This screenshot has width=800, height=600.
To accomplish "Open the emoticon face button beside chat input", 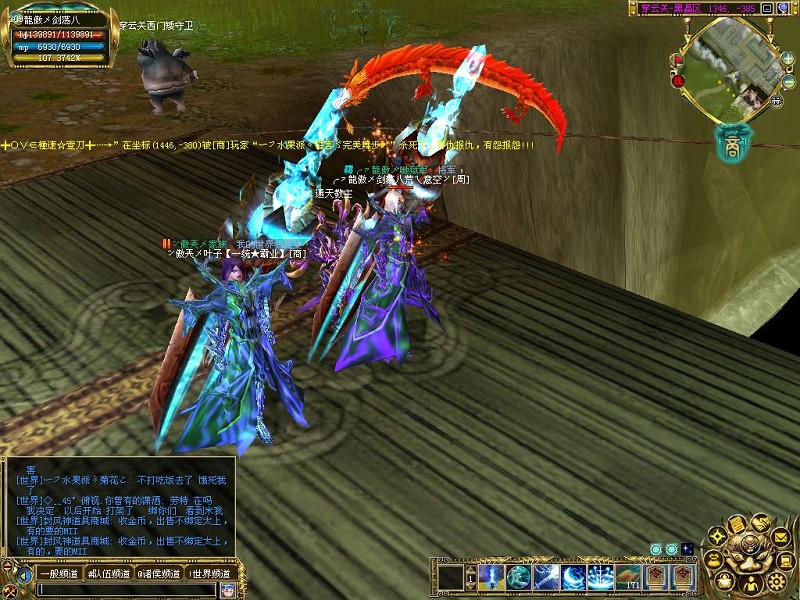I will pyautogui.click(x=226, y=590).
